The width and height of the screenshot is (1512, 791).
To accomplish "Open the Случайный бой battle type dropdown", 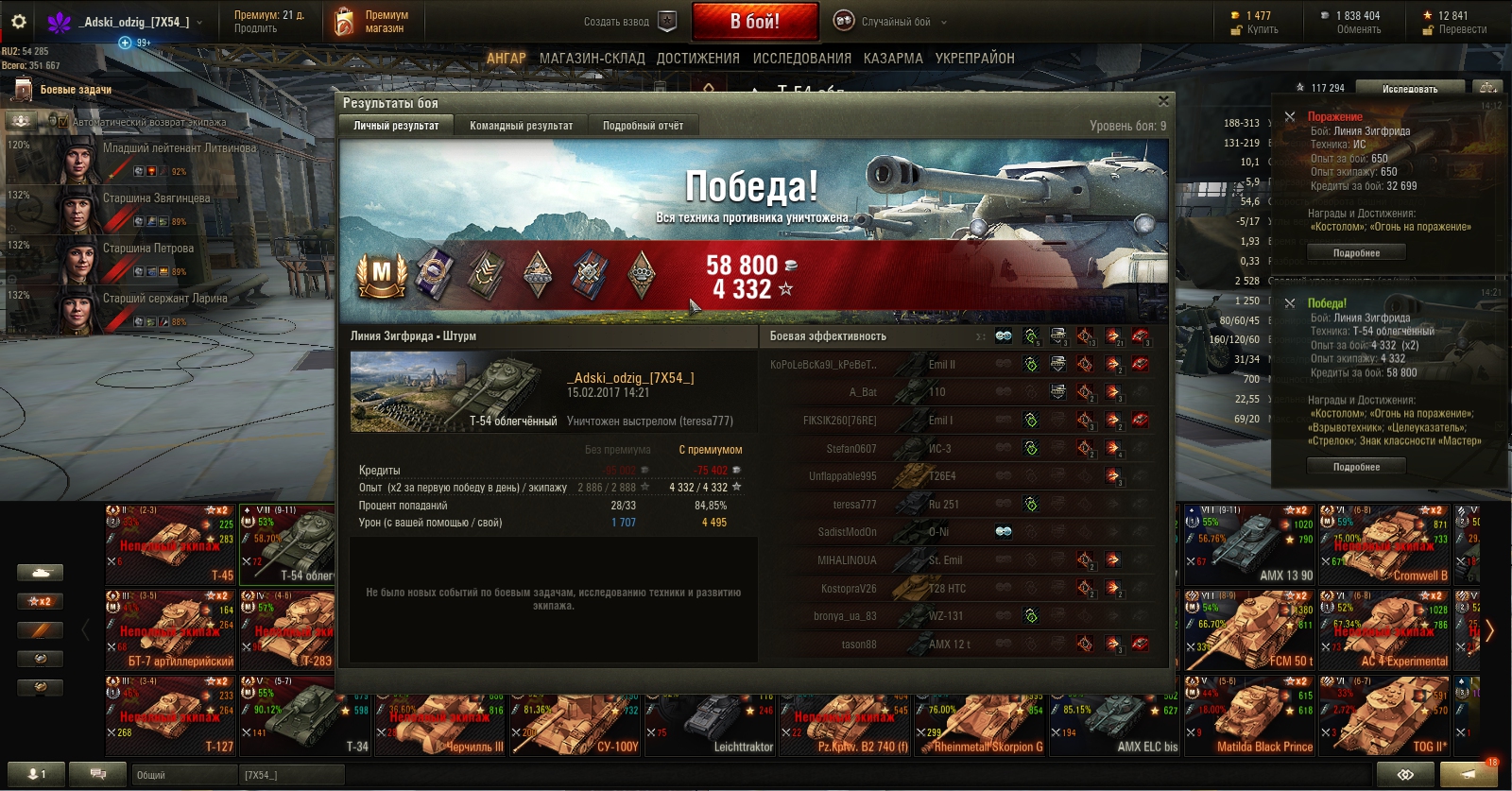I will coord(891,22).
